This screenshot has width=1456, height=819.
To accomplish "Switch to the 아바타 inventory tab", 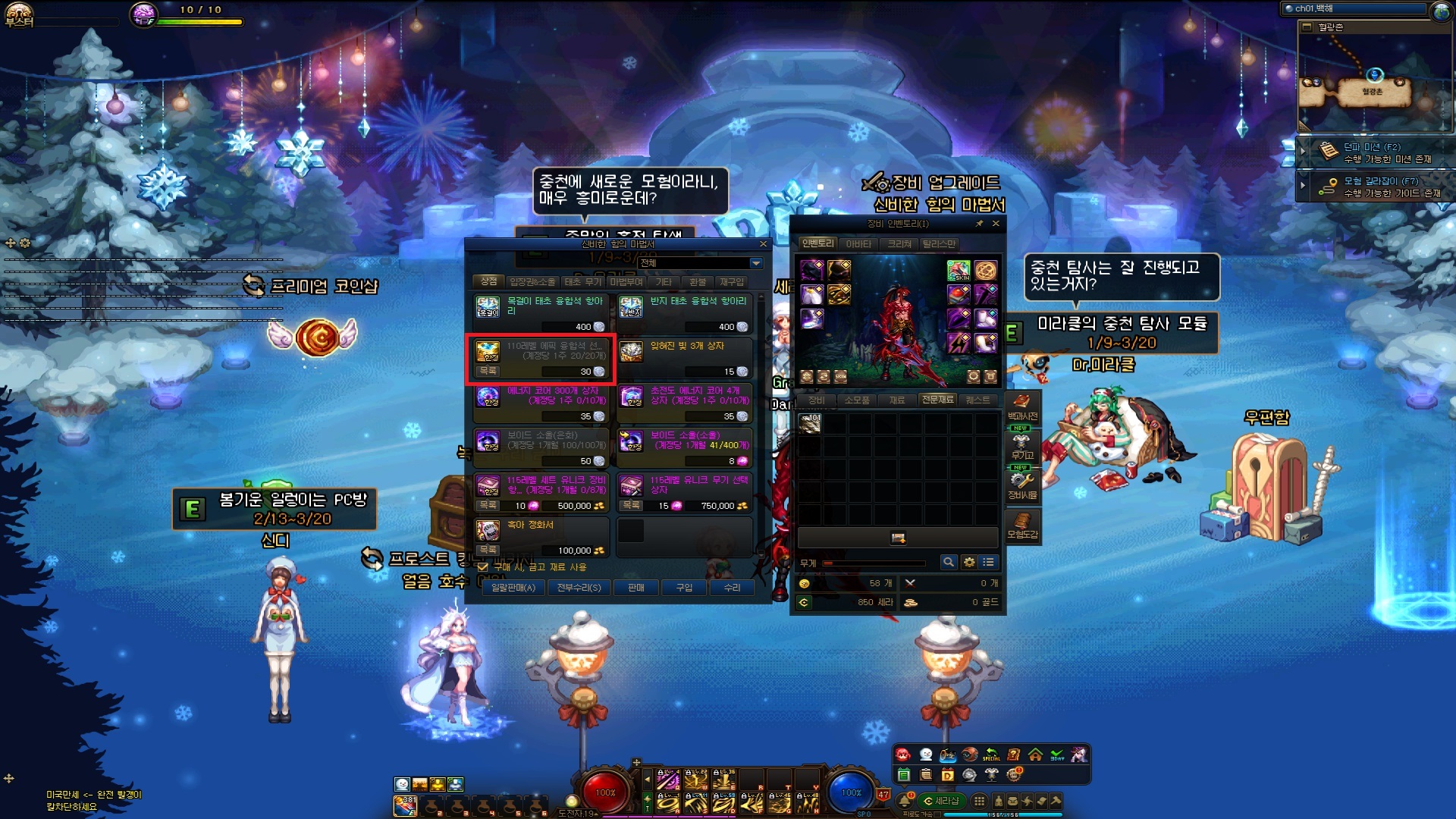I will pos(858,243).
